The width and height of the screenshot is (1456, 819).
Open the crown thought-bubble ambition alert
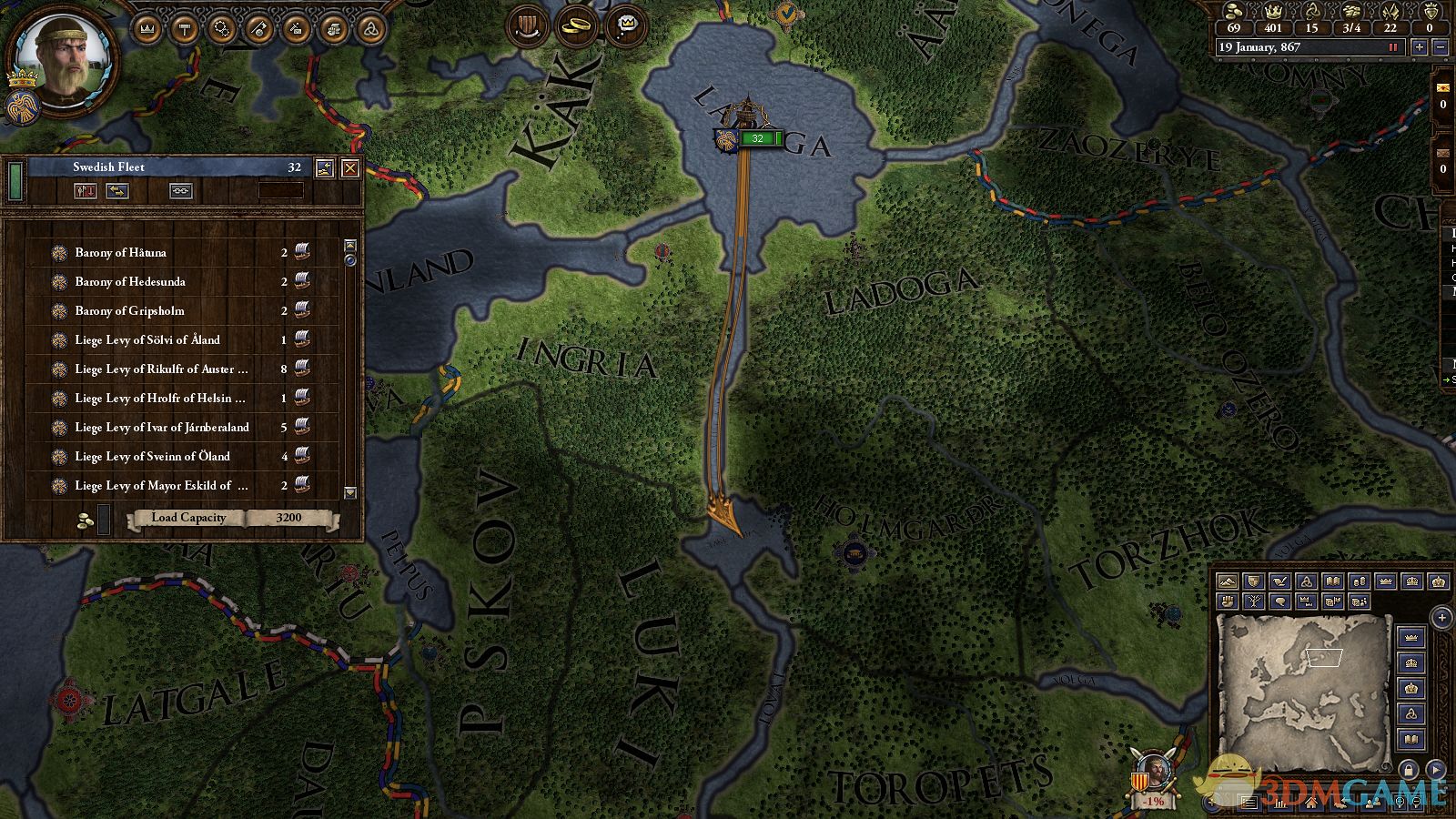627,25
